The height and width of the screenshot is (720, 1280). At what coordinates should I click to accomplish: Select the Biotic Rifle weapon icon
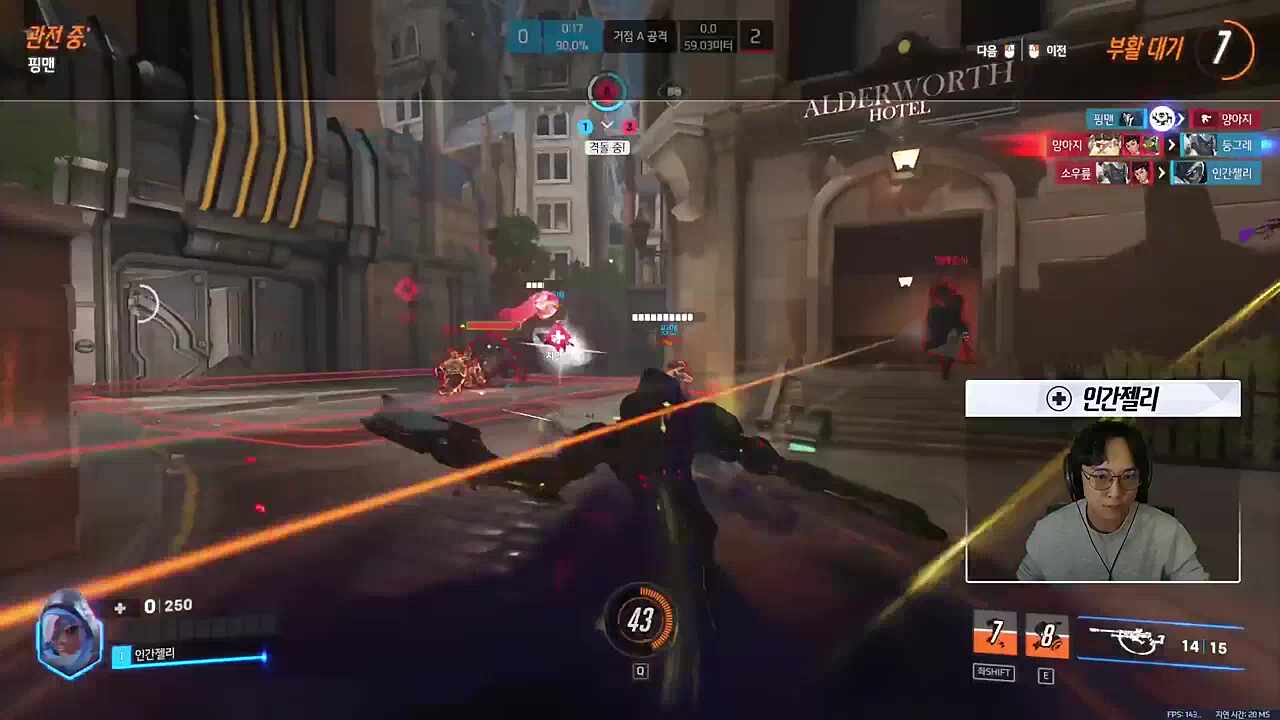pos(1127,640)
